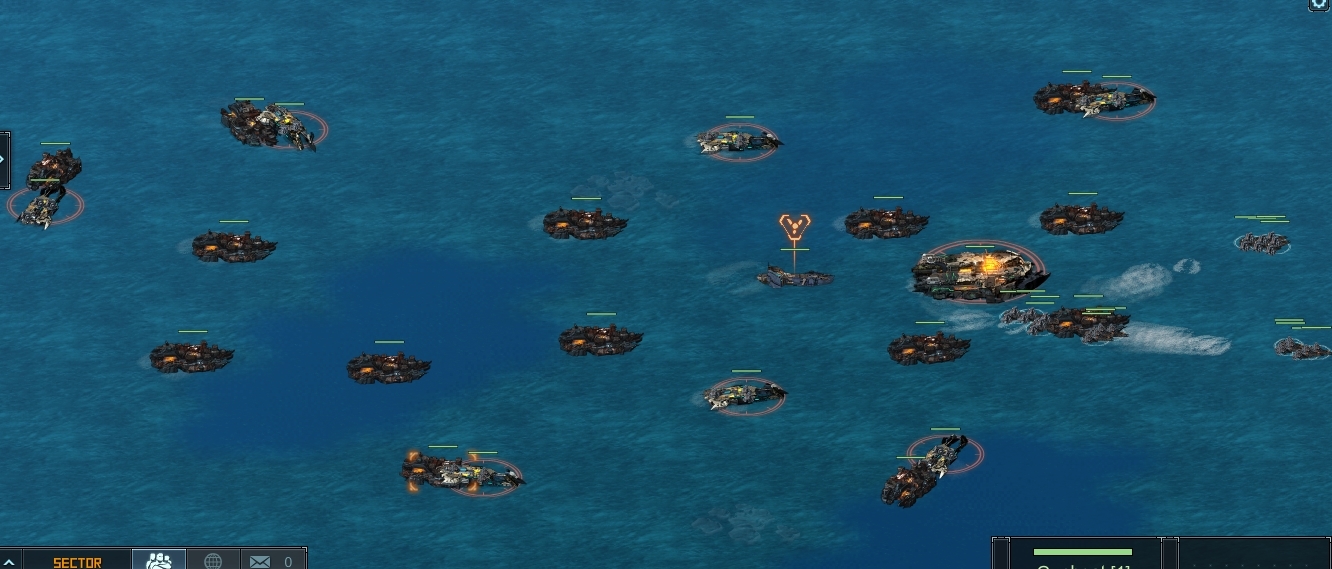
Task: Switch to the Sector chat tab
Action: click(77, 562)
